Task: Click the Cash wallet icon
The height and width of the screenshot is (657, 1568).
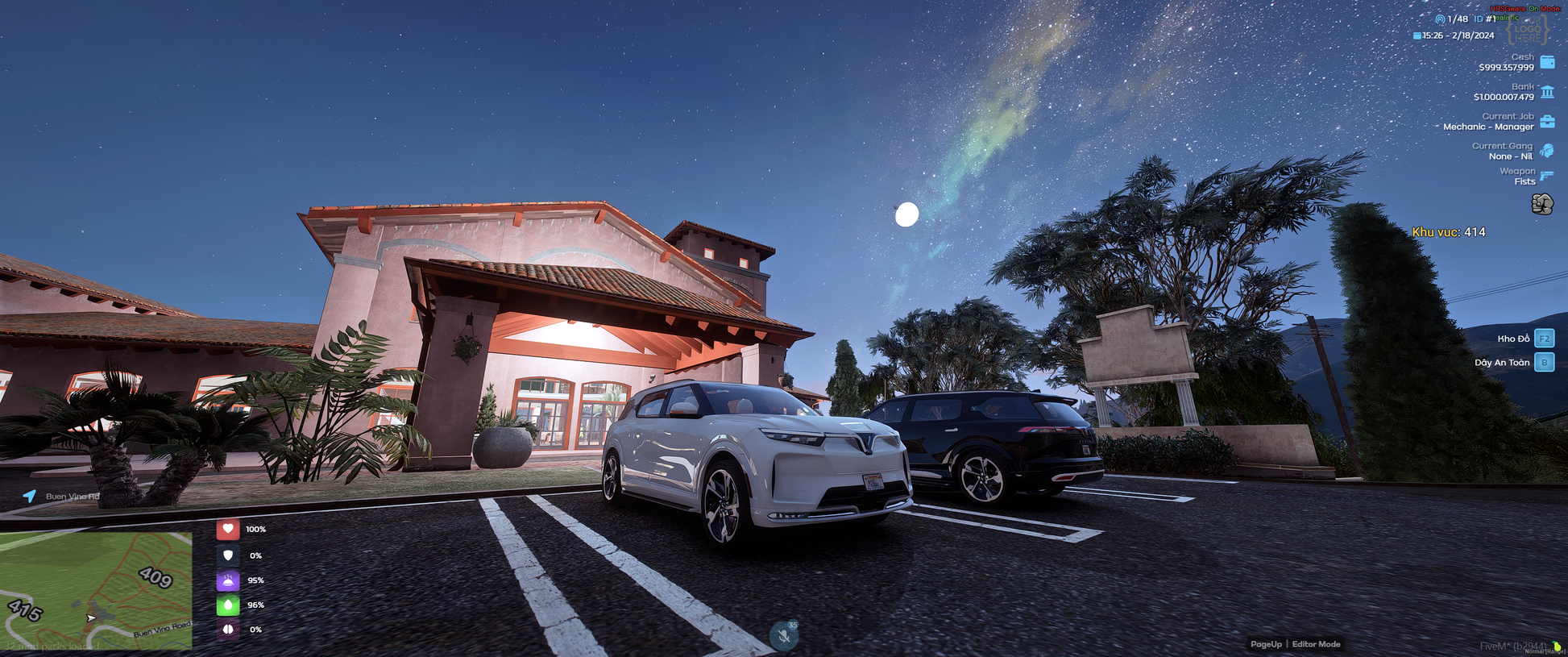Action: (x=1547, y=62)
